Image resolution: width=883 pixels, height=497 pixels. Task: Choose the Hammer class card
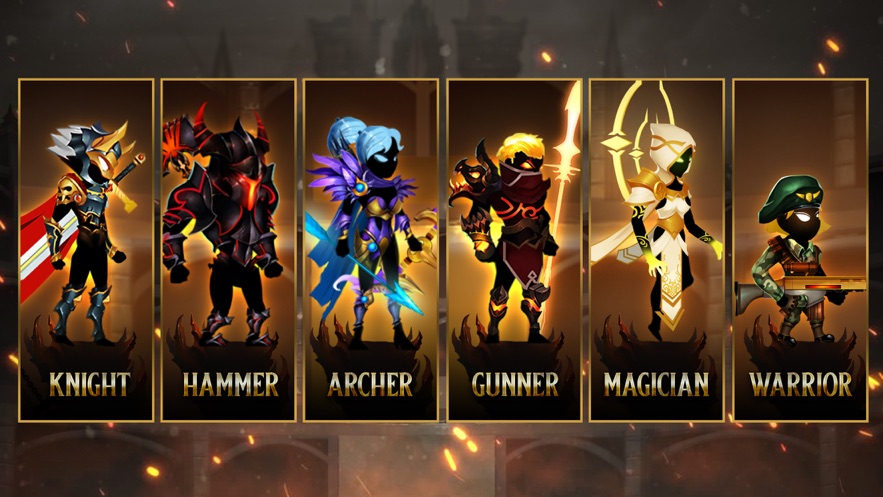click(x=229, y=250)
